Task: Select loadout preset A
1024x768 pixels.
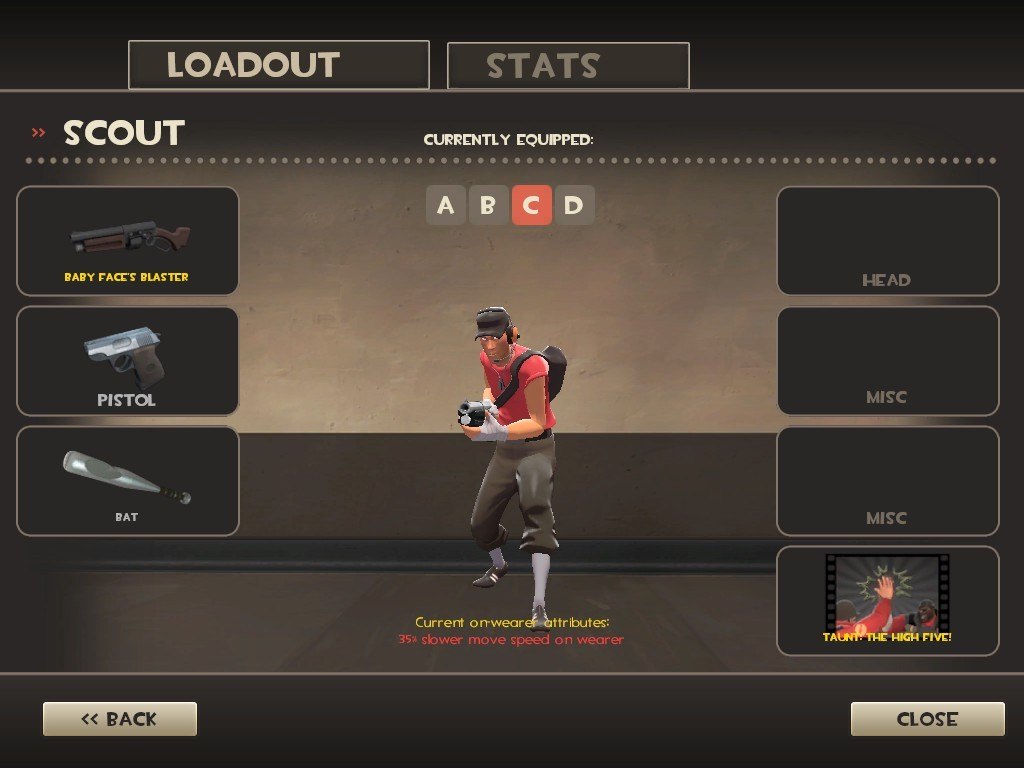Action: pyautogui.click(x=446, y=206)
